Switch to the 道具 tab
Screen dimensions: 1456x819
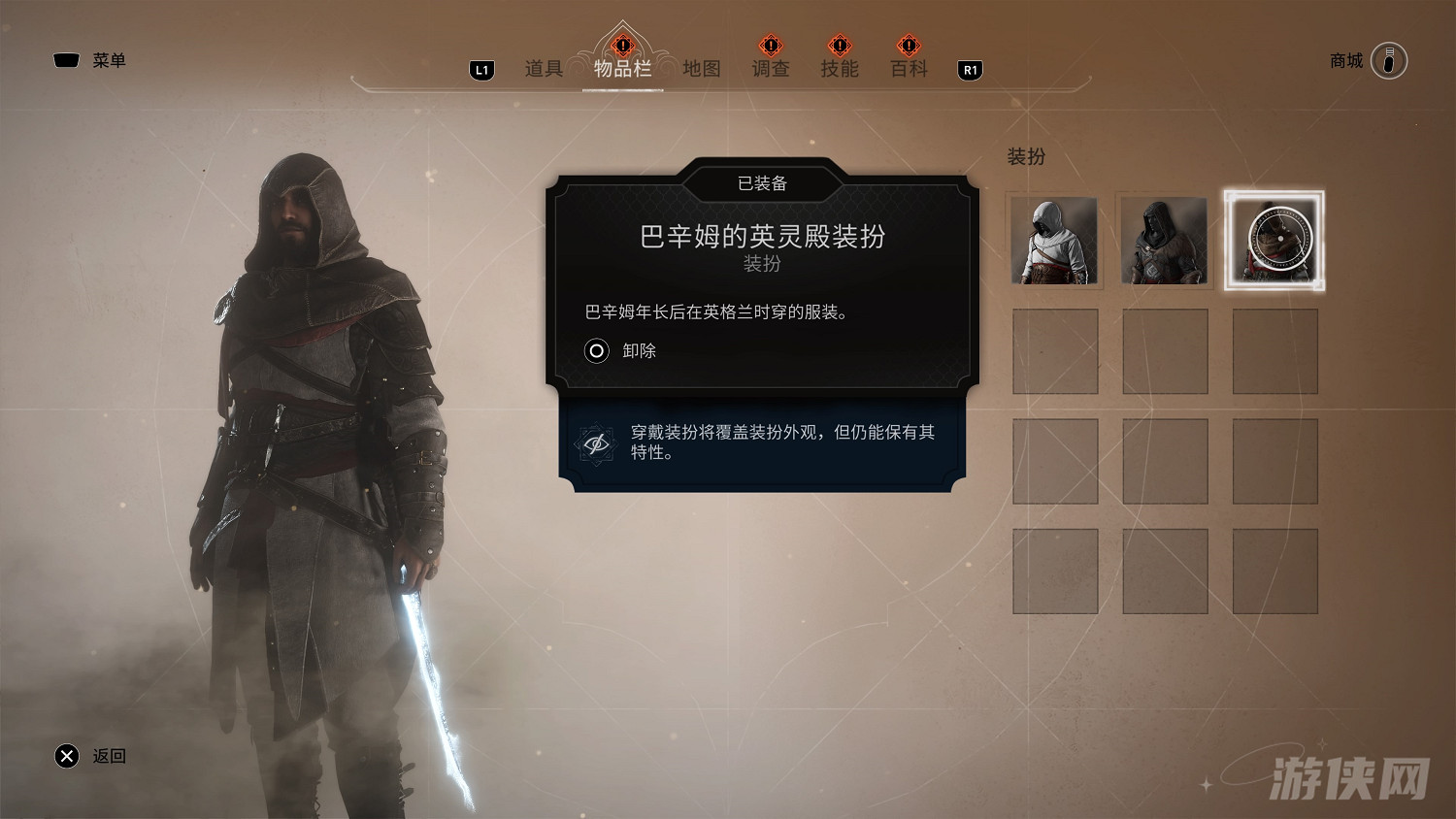(542, 69)
